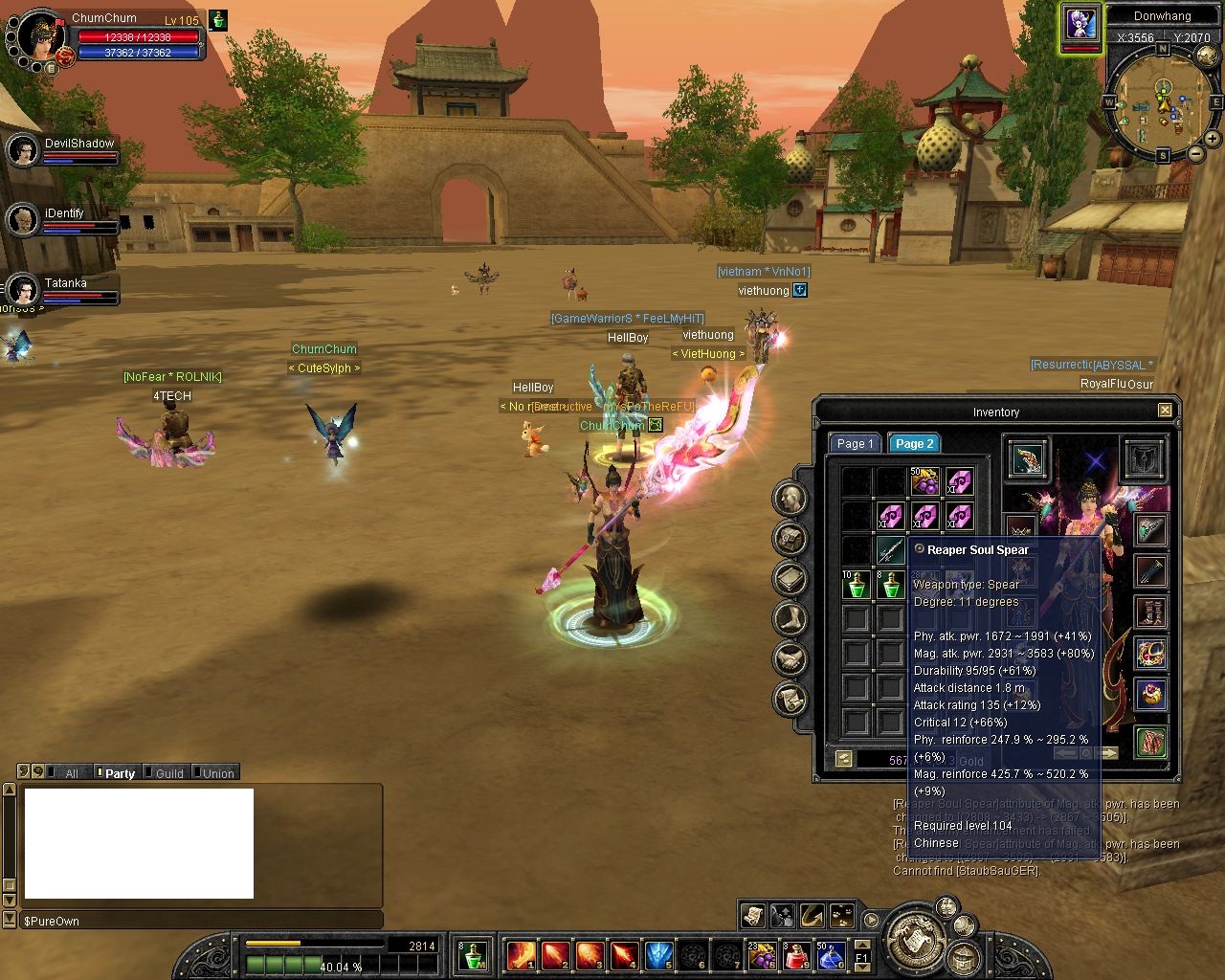Select party member Tatanka
The width and height of the screenshot is (1225, 980).
tap(23, 290)
